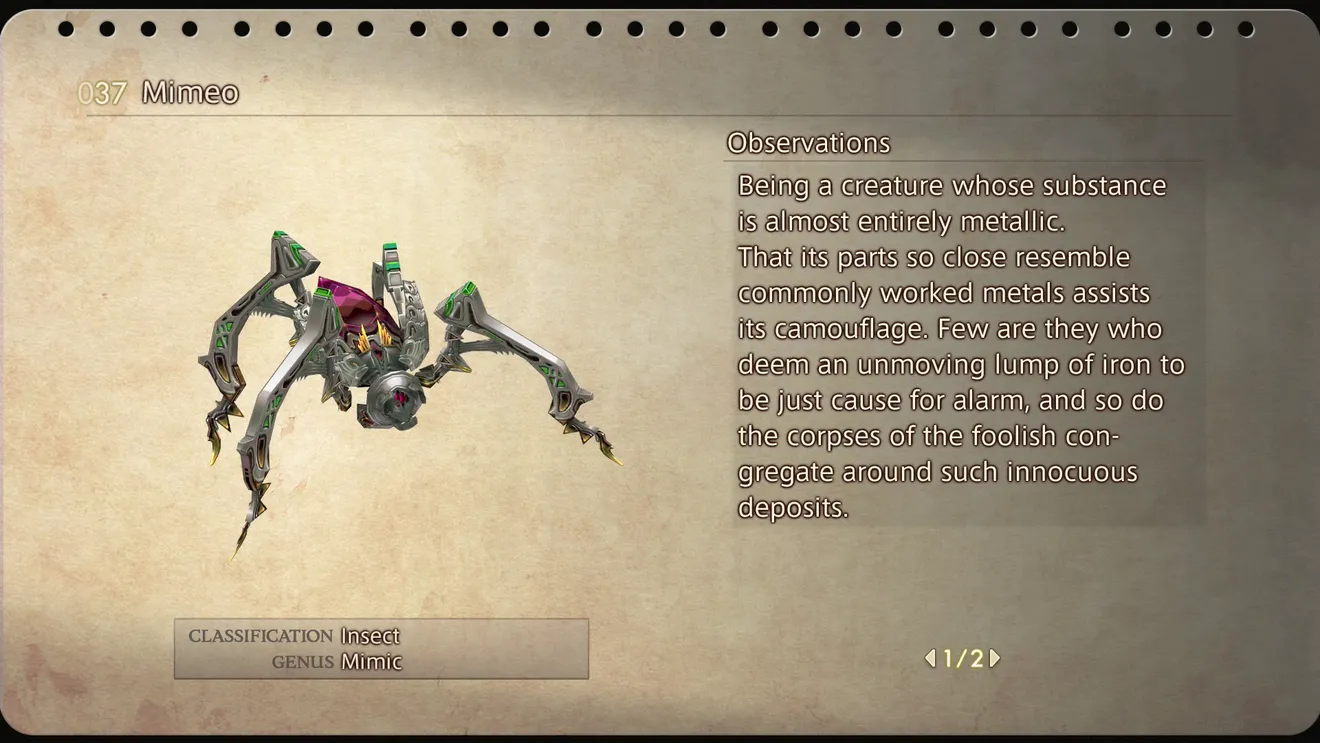Go to the previous observations page arrow
The height and width of the screenshot is (743, 1320).
pyautogui.click(x=930, y=658)
